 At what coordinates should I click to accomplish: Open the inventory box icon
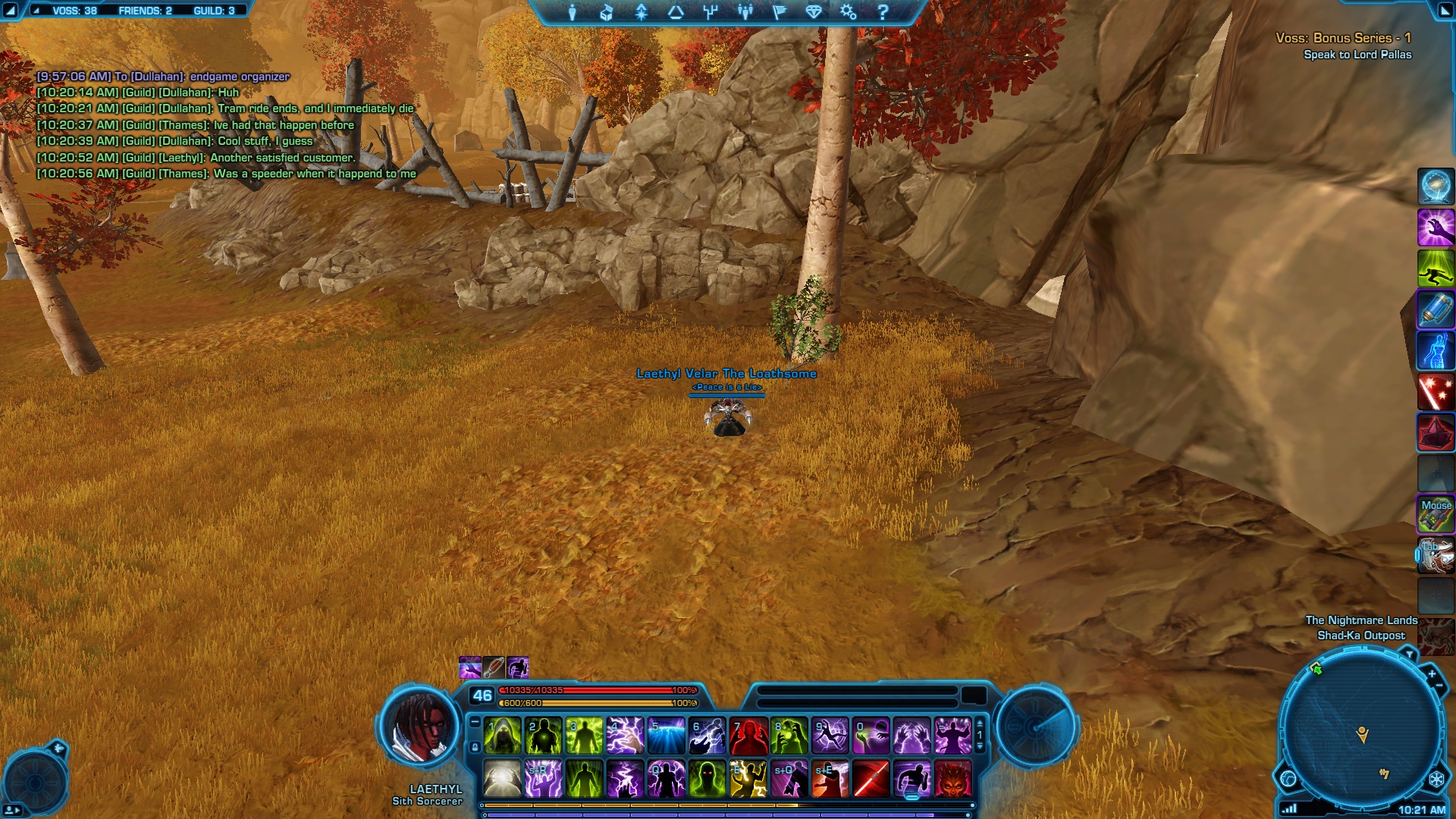[607, 12]
